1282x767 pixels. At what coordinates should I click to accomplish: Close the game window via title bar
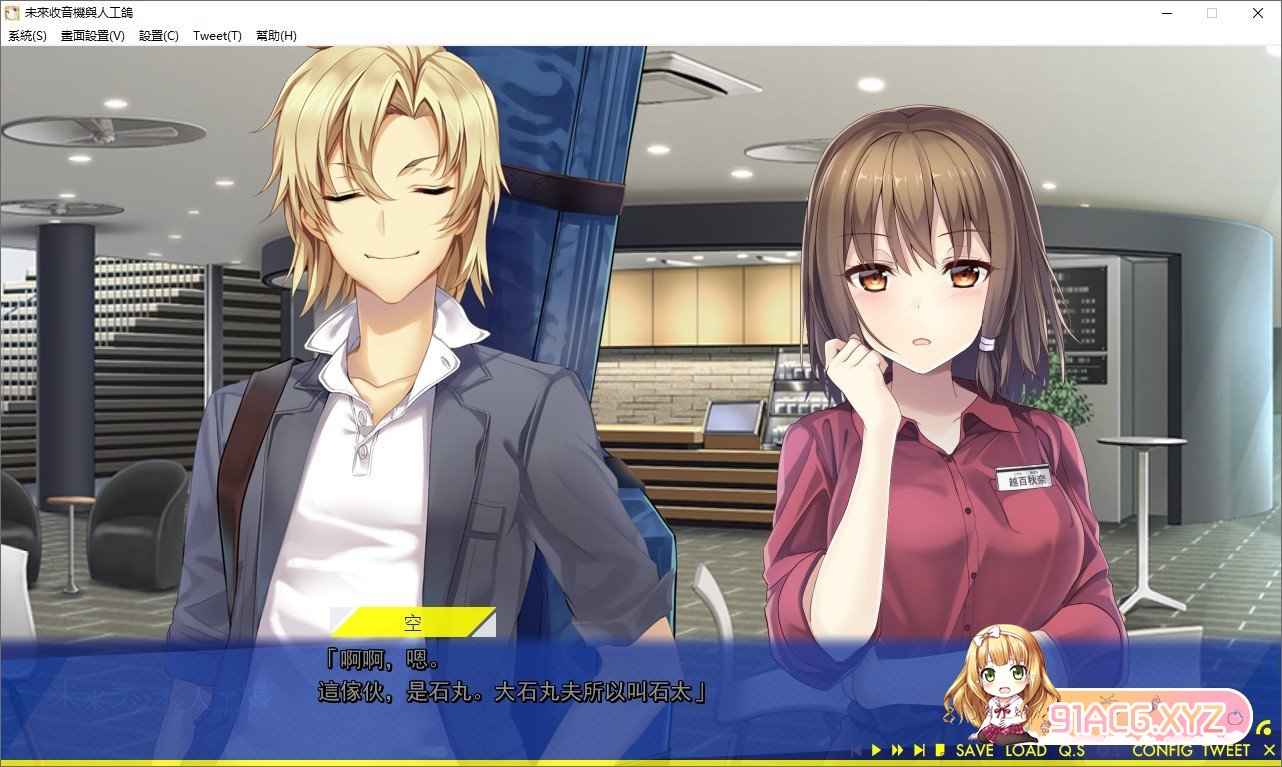click(1258, 13)
